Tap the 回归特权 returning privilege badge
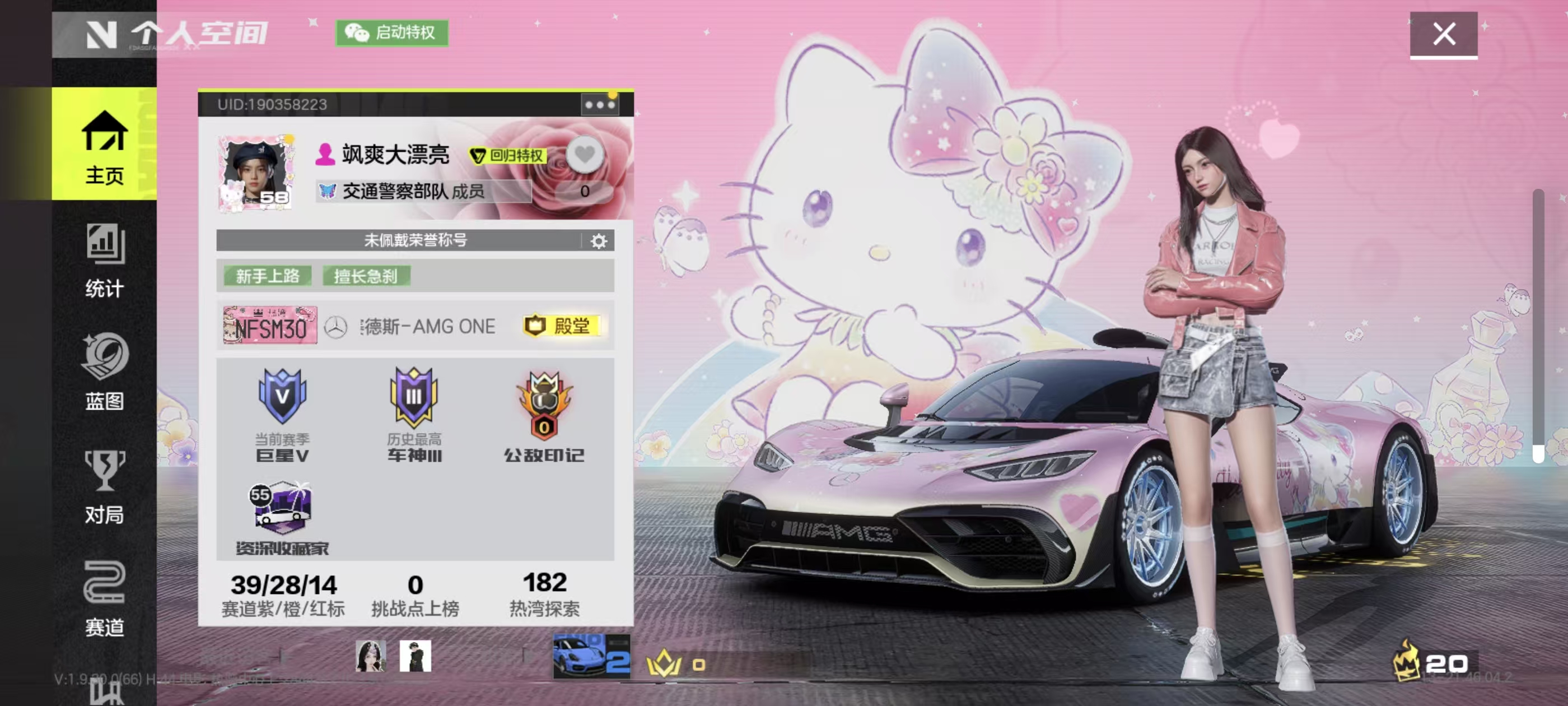Viewport: 1568px width, 706px height. tap(508, 156)
